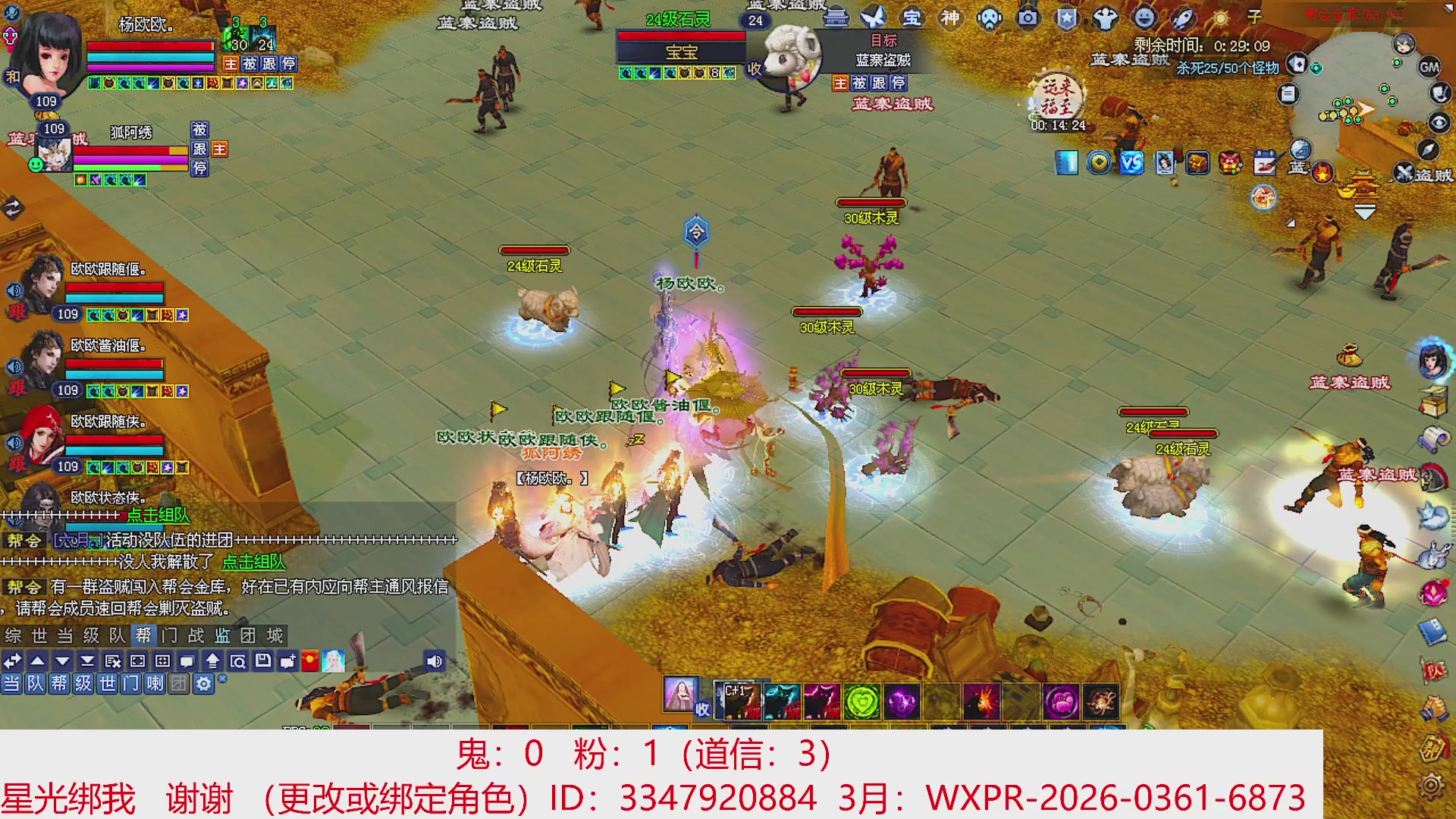Open the VS arena icon near minimap
The height and width of the screenshot is (819, 1456).
pyautogui.click(x=1131, y=164)
